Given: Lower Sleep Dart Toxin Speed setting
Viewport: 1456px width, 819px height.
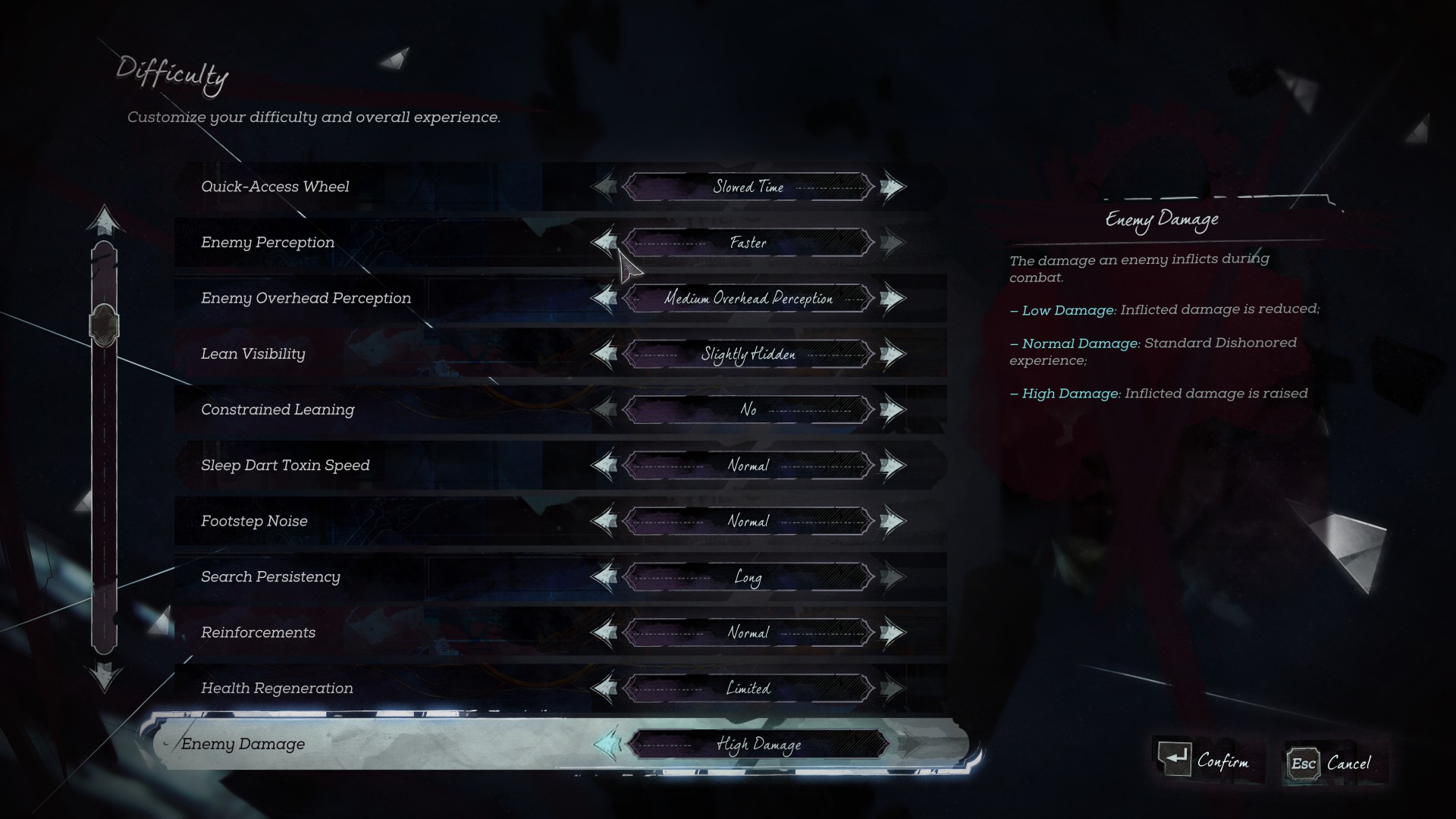Looking at the screenshot, I should [604, 466].
